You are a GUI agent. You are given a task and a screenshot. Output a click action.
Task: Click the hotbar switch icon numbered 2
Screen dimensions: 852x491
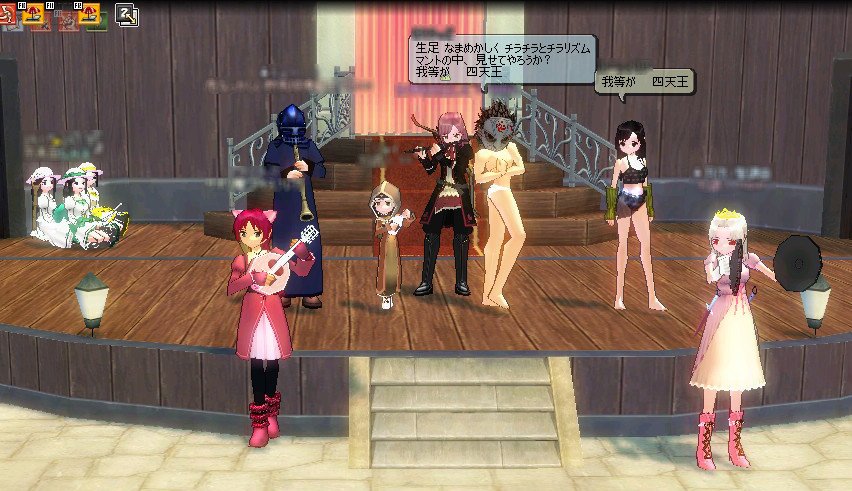tap(128, 13)
